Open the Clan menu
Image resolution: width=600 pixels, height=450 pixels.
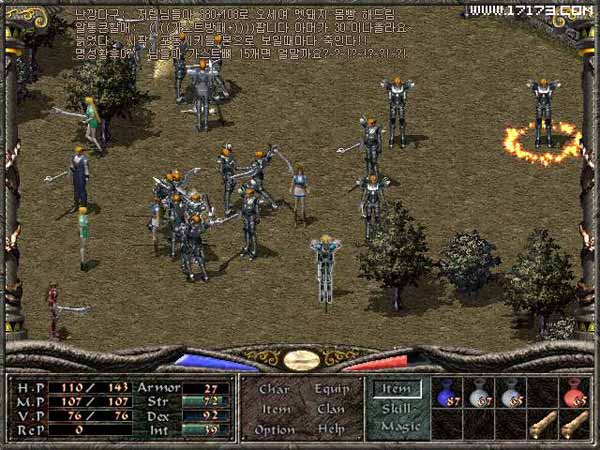click(x=330, y=408)
